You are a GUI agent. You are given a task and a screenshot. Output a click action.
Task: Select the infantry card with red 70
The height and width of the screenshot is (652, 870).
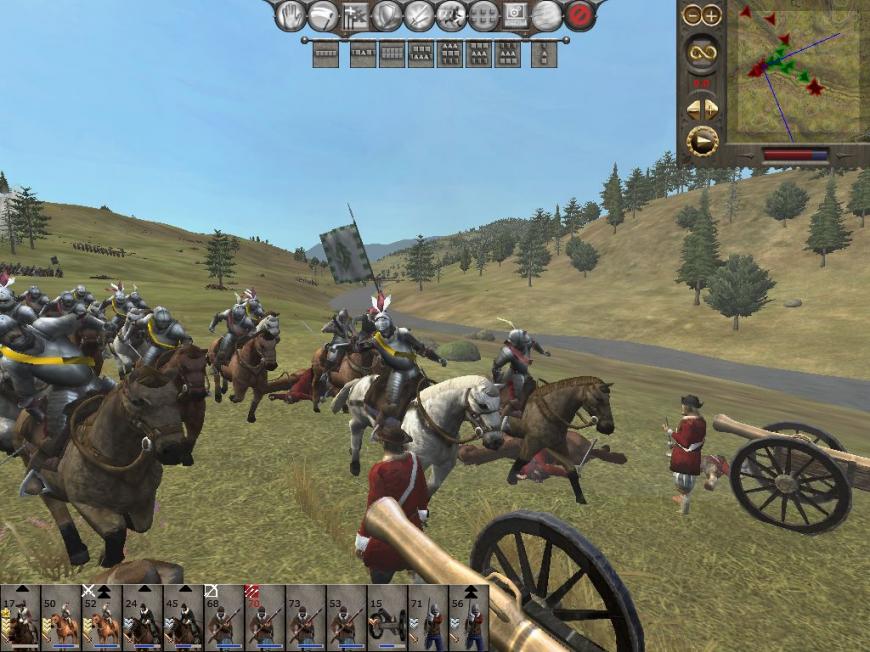click(x=264, y=620)
